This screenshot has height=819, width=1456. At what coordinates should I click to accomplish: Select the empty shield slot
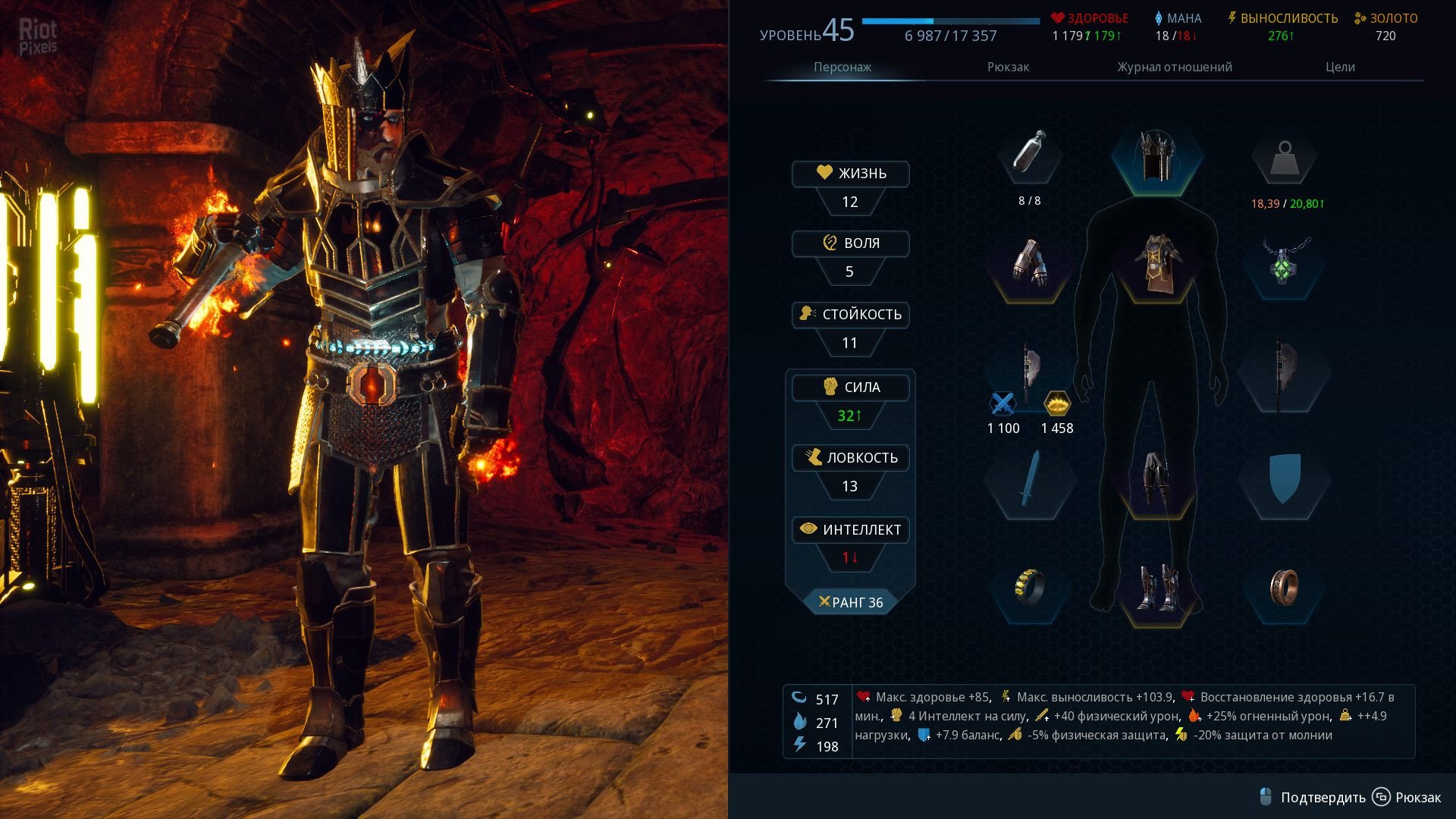click(1283, 479)
